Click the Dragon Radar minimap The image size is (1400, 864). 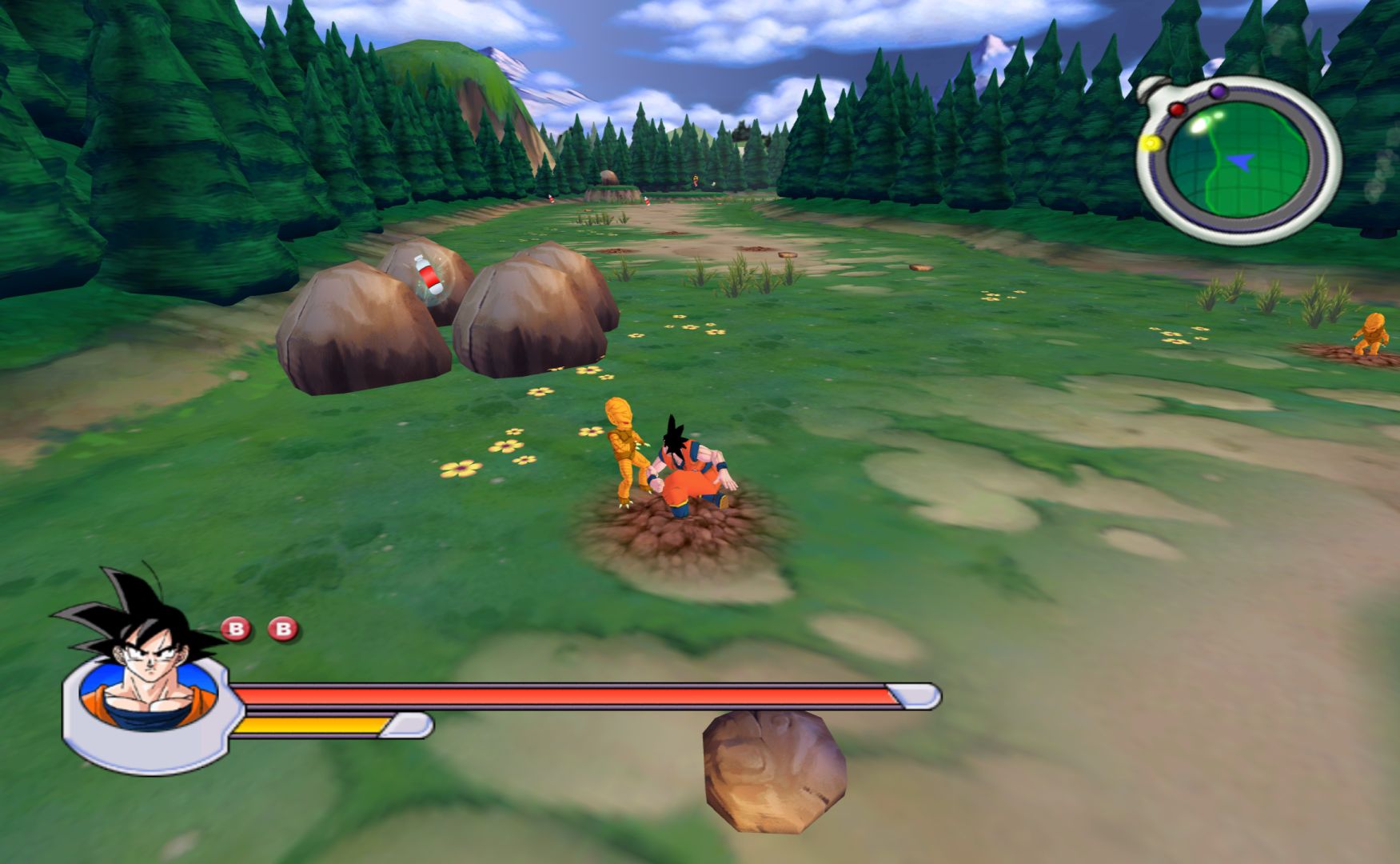(x=1237, y=160)
